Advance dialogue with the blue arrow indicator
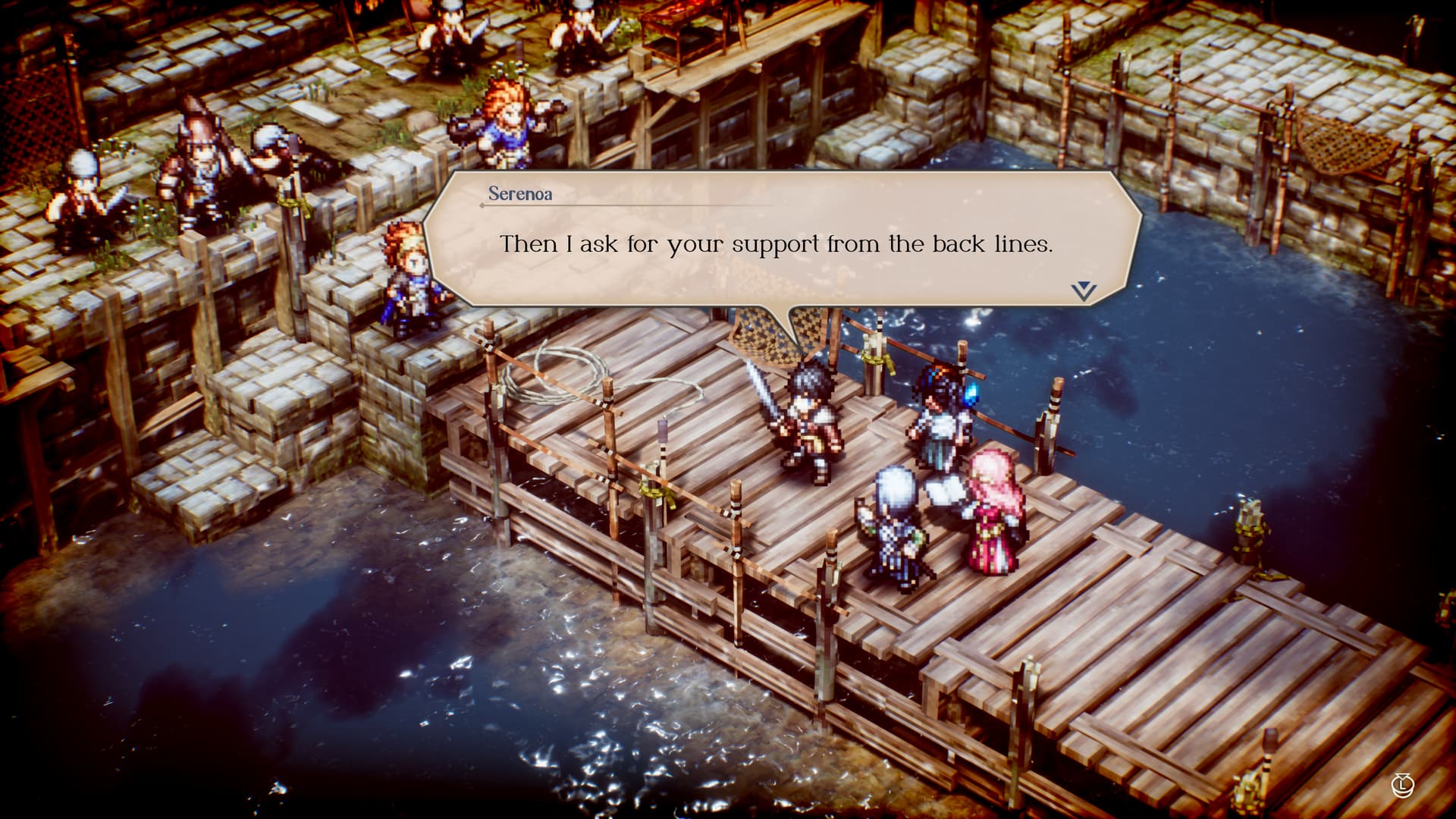The height and width of the screenshot is (819, 1456). point(1084,291)
